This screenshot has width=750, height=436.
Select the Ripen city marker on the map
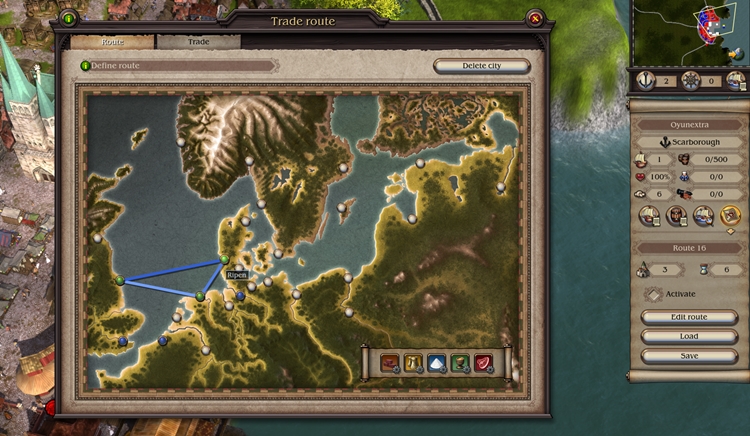click(x=225, y=260)
